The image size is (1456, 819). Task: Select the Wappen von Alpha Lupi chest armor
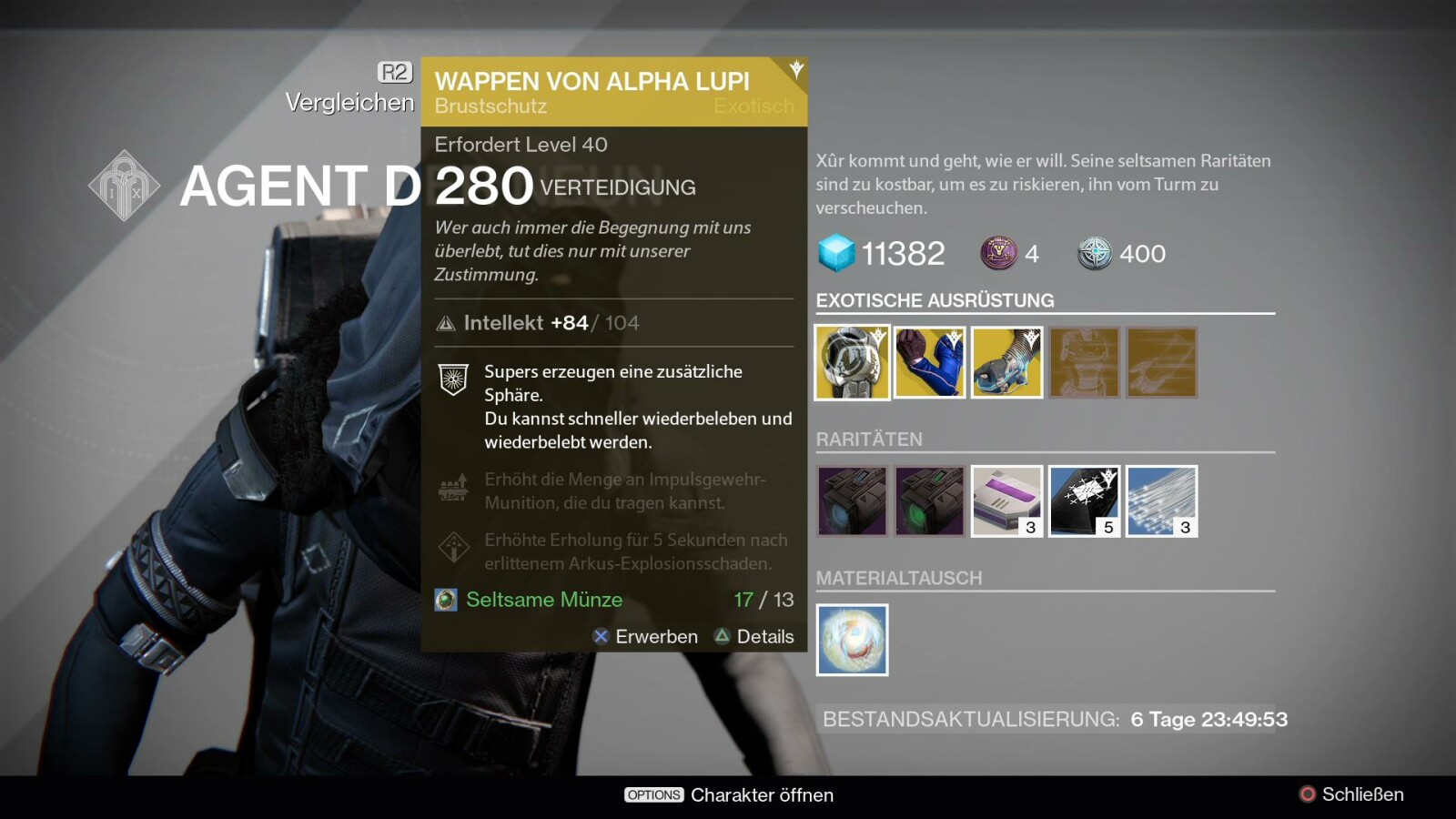(x=852, y=362)
